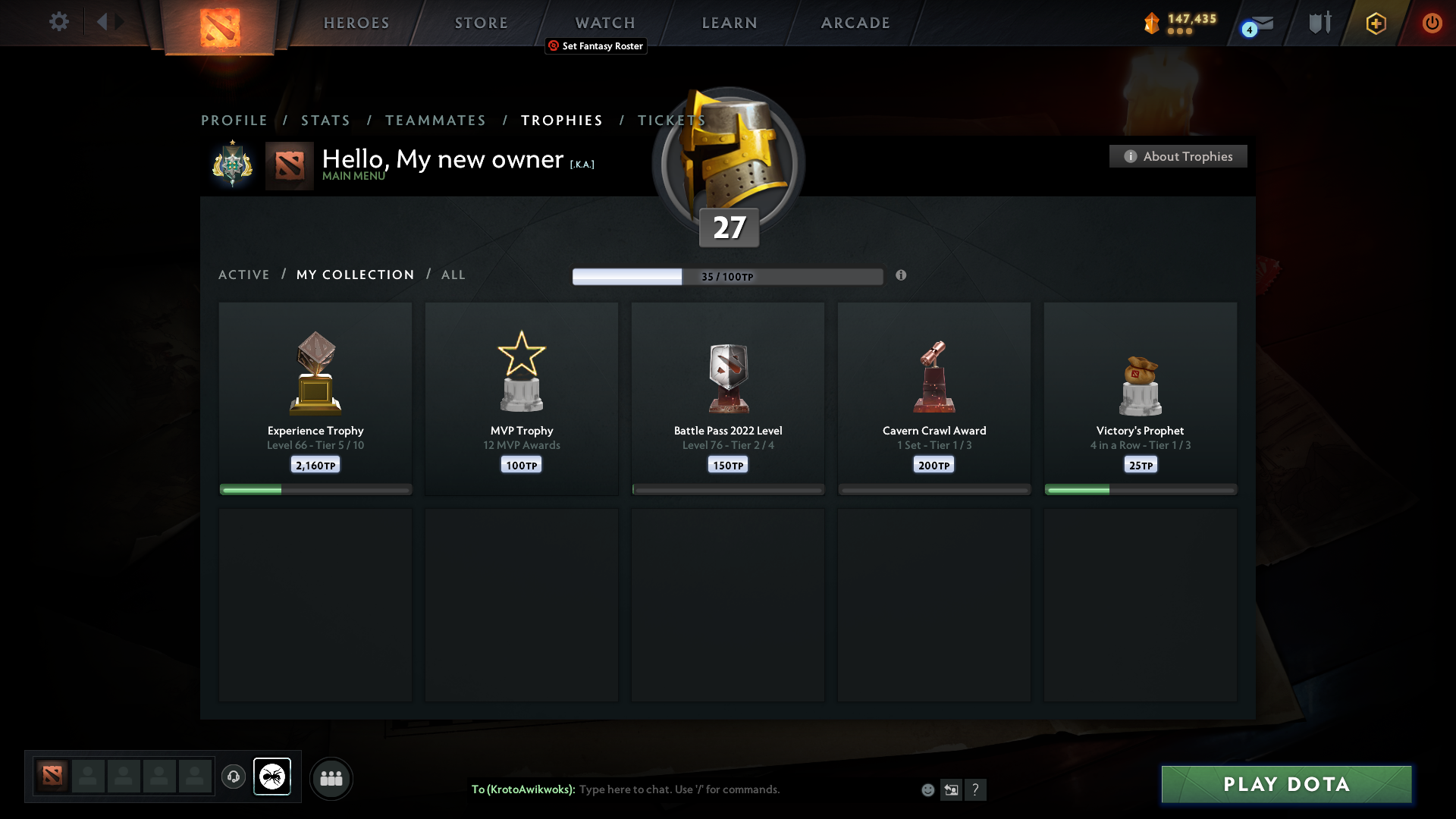Open the ARCADE menu
This screenshot has height=819, width=1456.
(x=855, y=23)
